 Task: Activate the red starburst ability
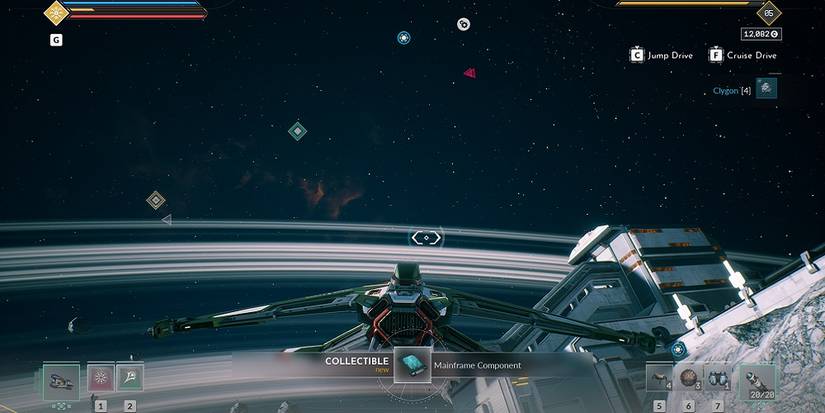coord(100,377)
